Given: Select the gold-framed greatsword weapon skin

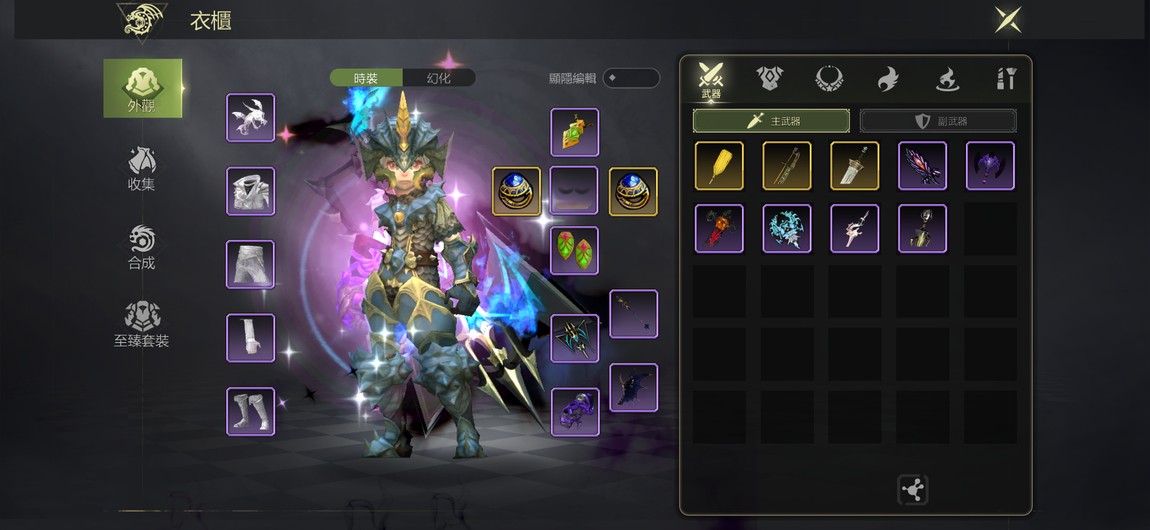Looking at the screenshot, I should pos(855,166).
